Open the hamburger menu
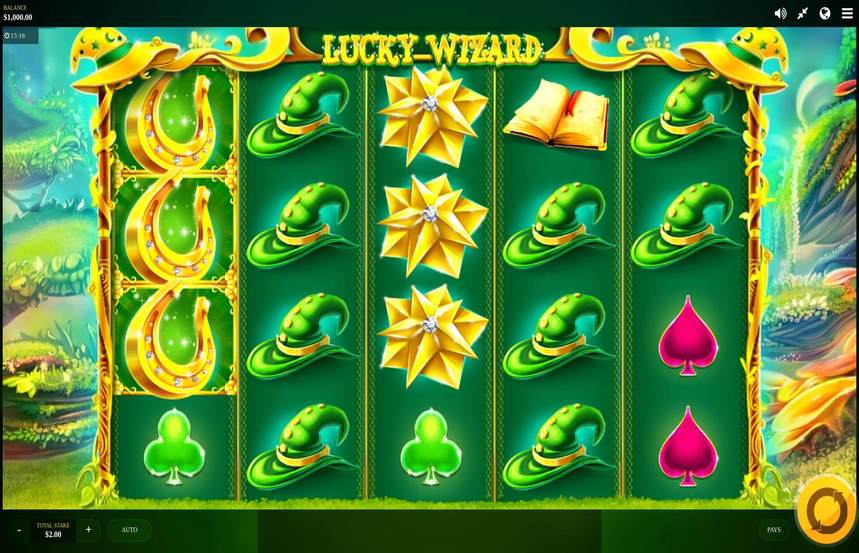The image size is (859, 553). [847, 13]
